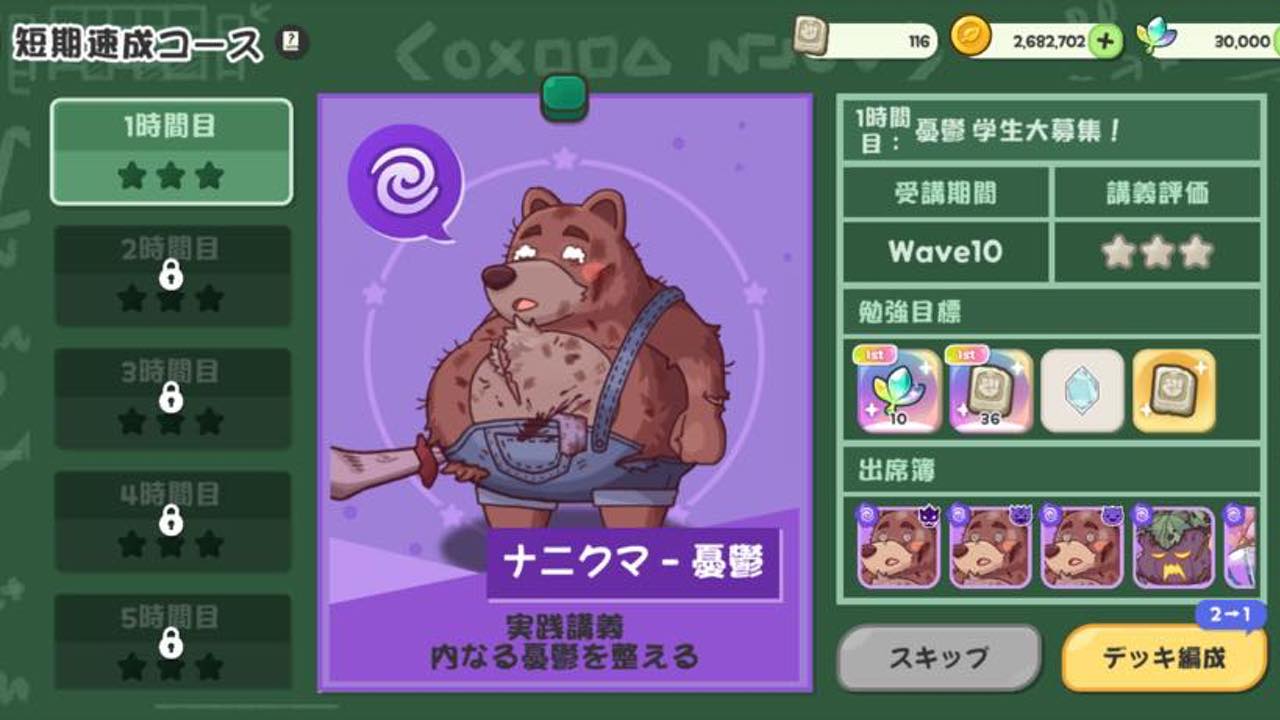This screenshot has height=720, width=1280.
Task: Click the スキップ skip button
Action: pyautogui.click(x=938, y=658)
